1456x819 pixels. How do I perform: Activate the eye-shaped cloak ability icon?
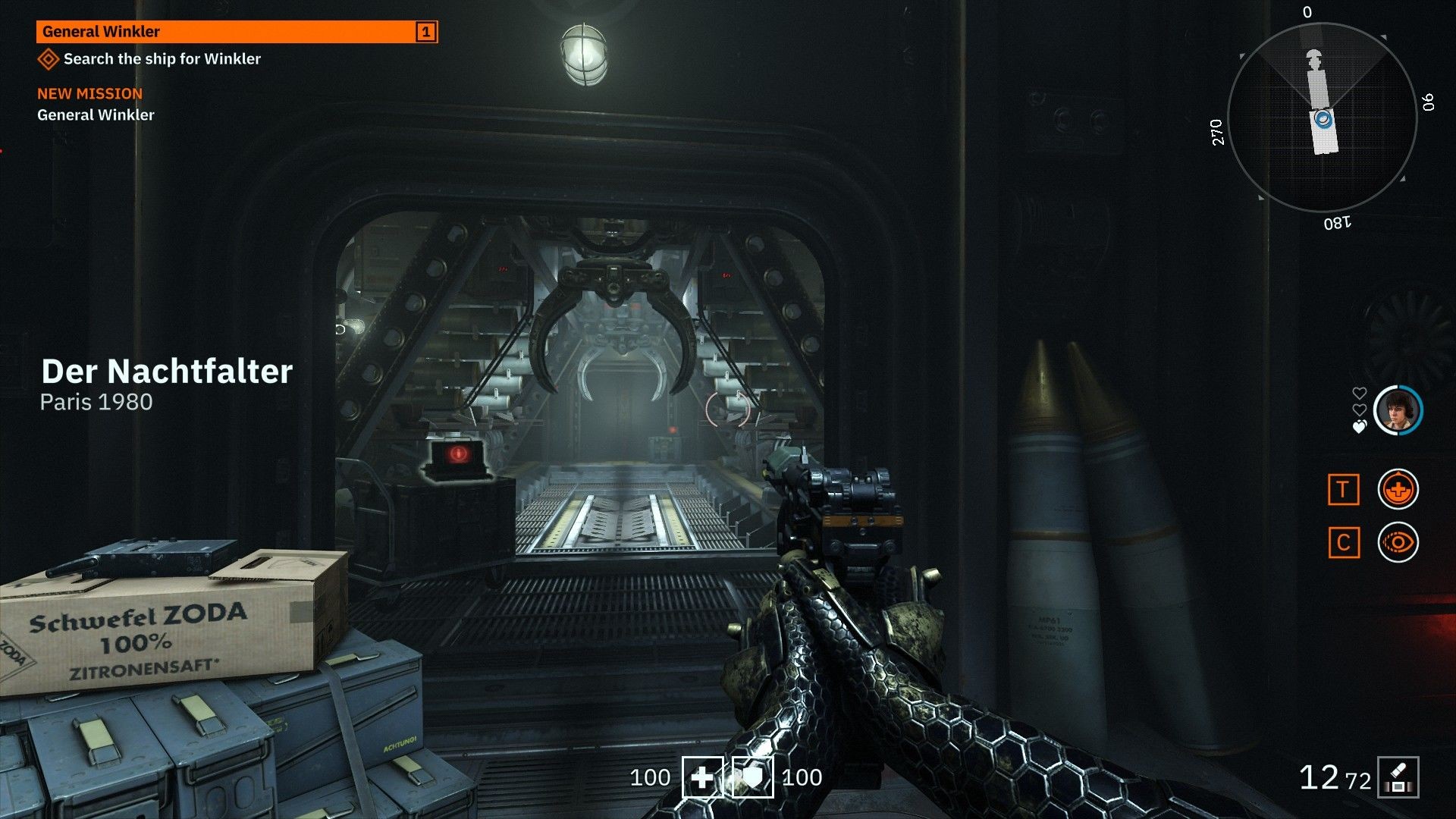coord(1398,542)
